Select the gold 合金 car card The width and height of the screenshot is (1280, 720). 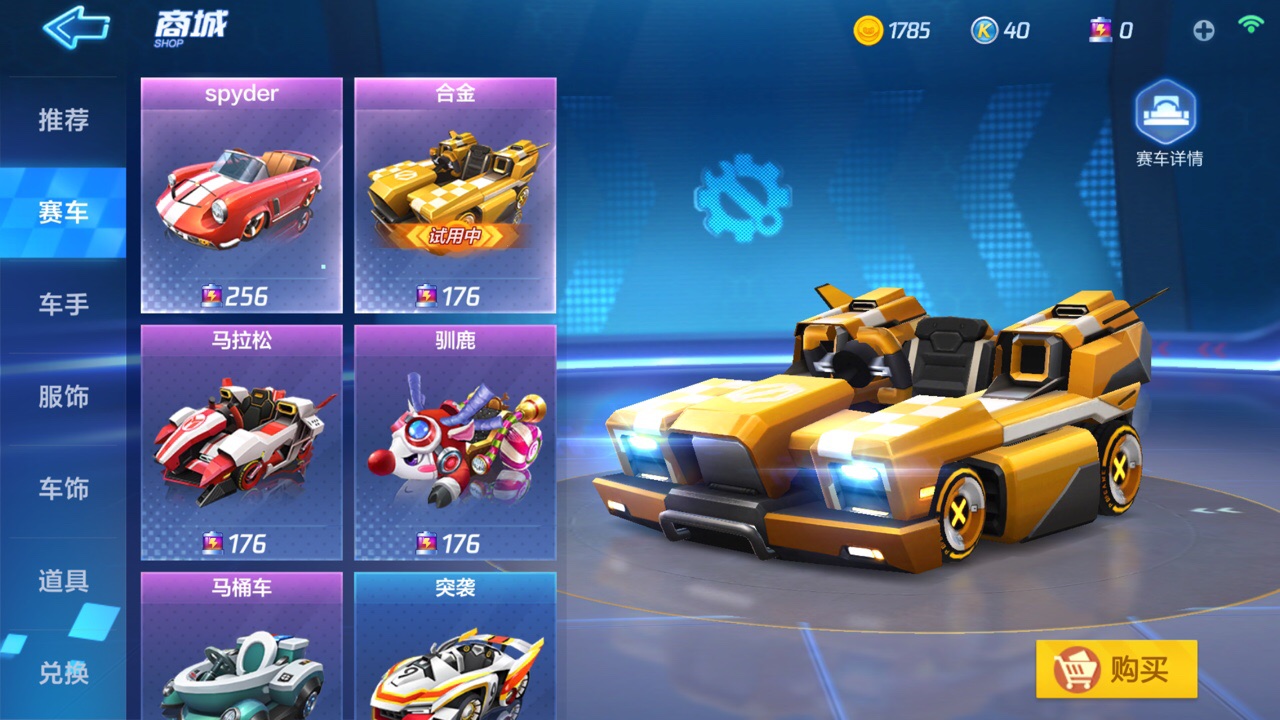(x=455, y=196)
